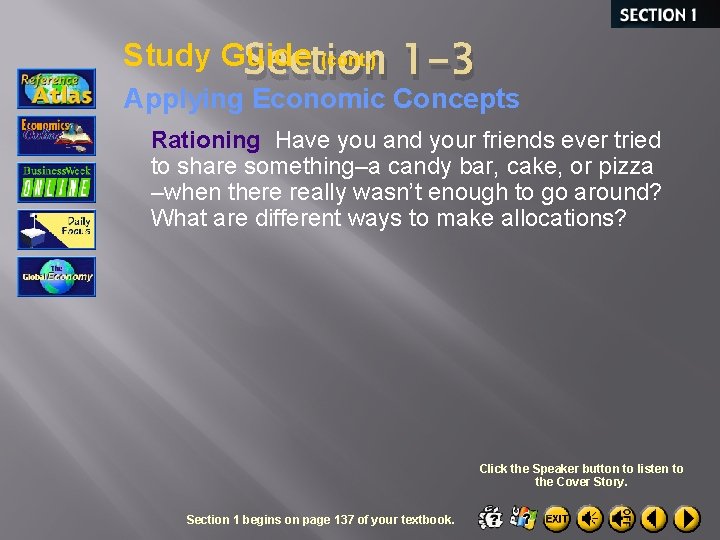Screen dimensions: 720x540
Task: Go to the previous slide arrow
Action: pyautogui.click(x=654, y=518)
